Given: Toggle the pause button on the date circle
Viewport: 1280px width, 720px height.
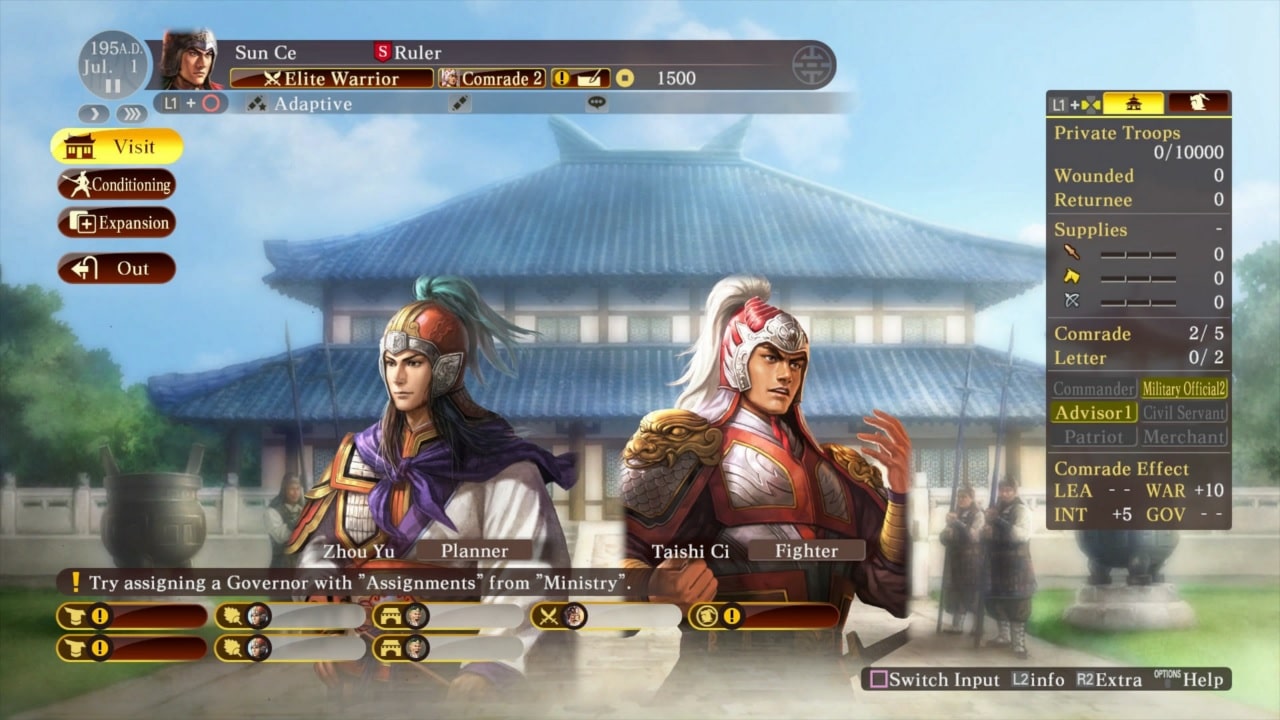Looking at the screenshot, I should click(x=113, y=84).
